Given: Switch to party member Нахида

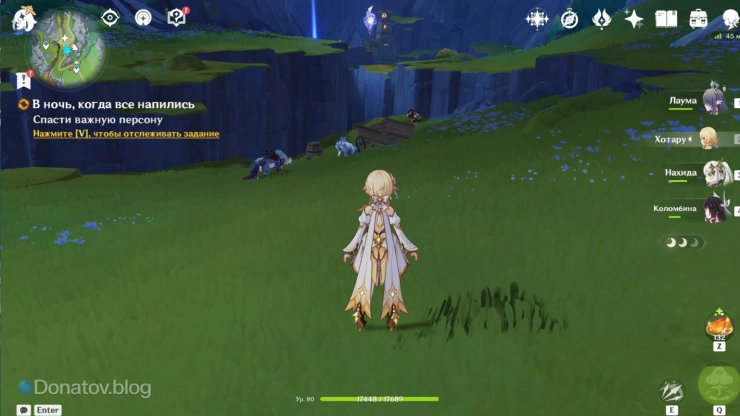Looking at the screenshot, I should tap(713, 173).
